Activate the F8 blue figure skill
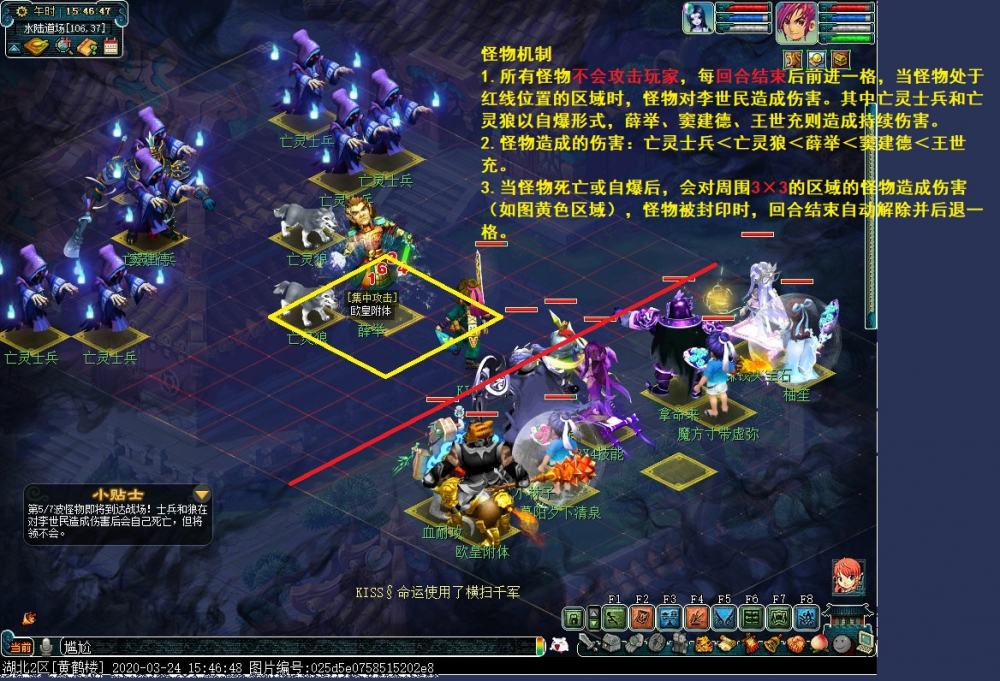1000x681 pixels. tap(807, 617)
